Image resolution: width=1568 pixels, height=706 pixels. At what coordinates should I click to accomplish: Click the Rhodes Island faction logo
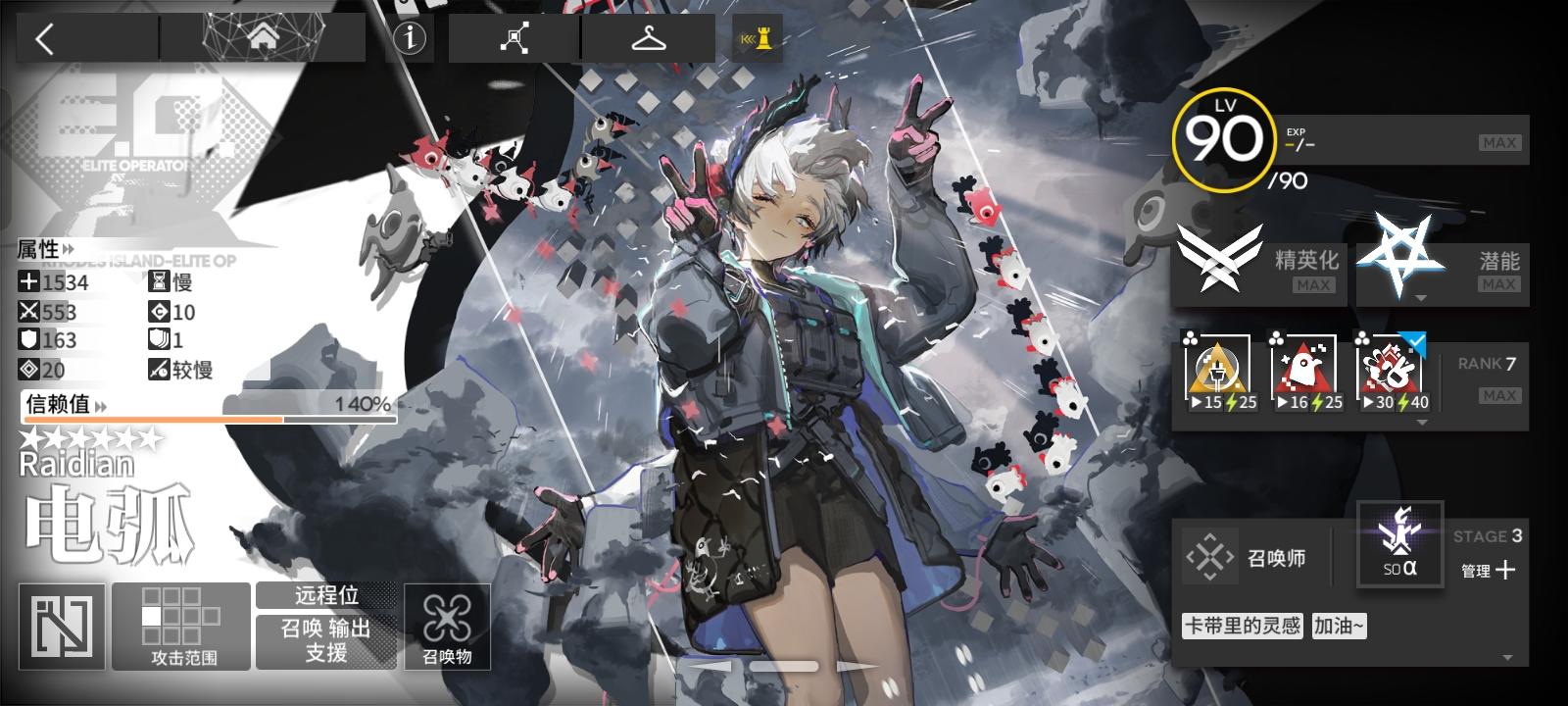[62, 626]
